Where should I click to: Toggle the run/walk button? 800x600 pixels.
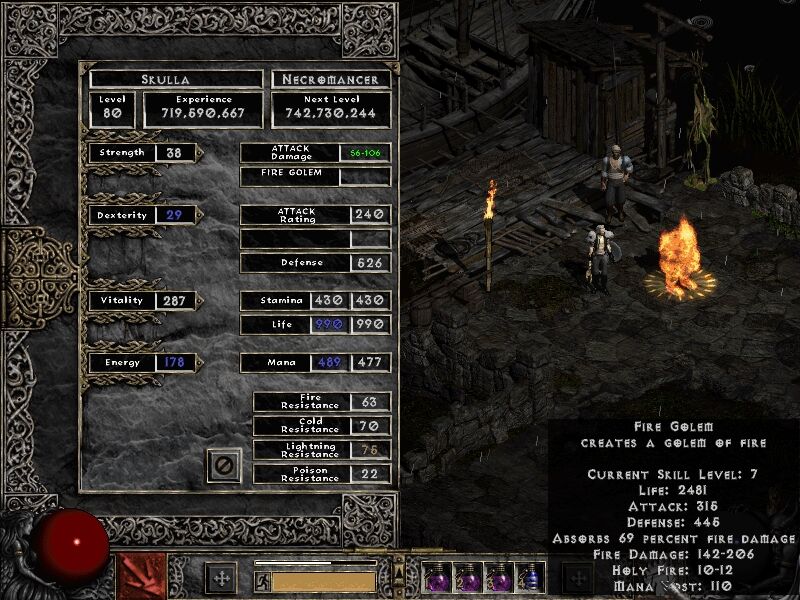[263, 581]
